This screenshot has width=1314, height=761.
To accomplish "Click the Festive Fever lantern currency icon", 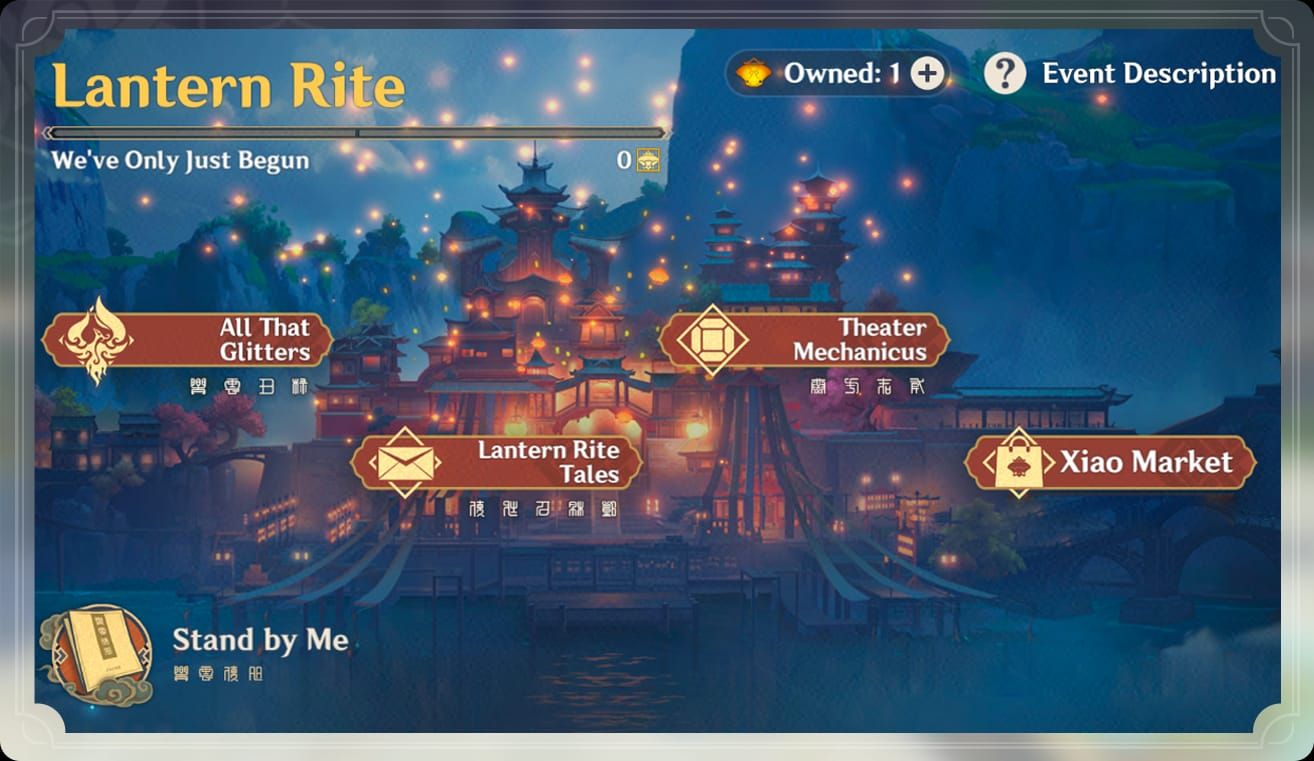I will pos(755,72).
